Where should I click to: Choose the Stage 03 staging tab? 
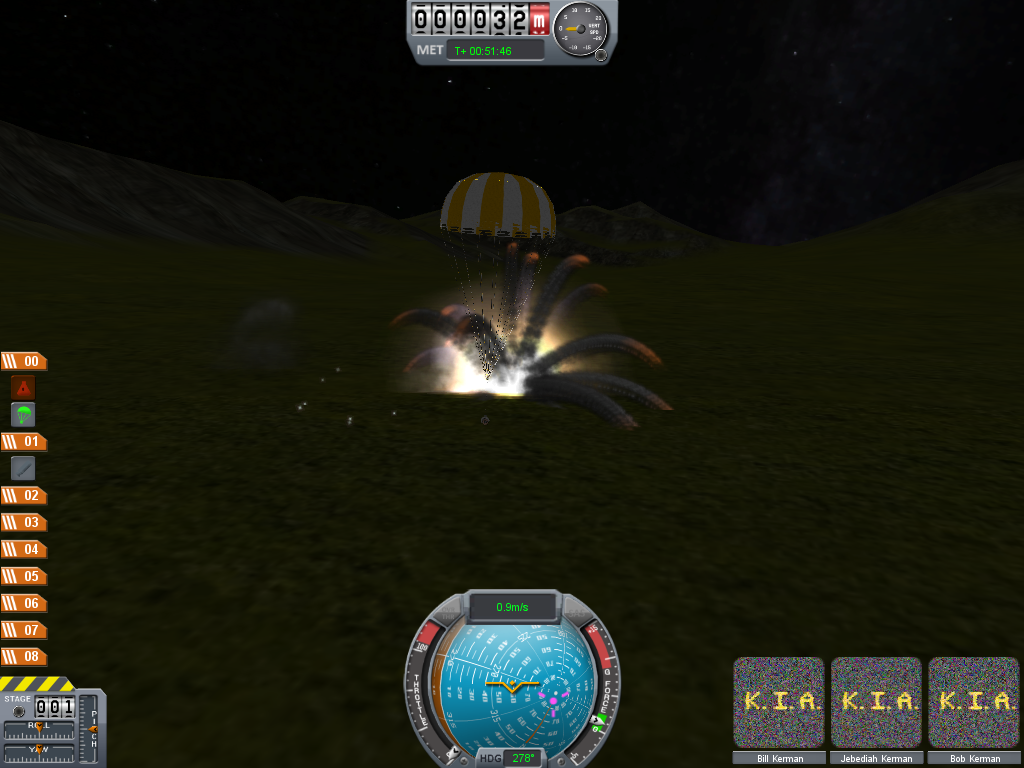pos(23,522)
